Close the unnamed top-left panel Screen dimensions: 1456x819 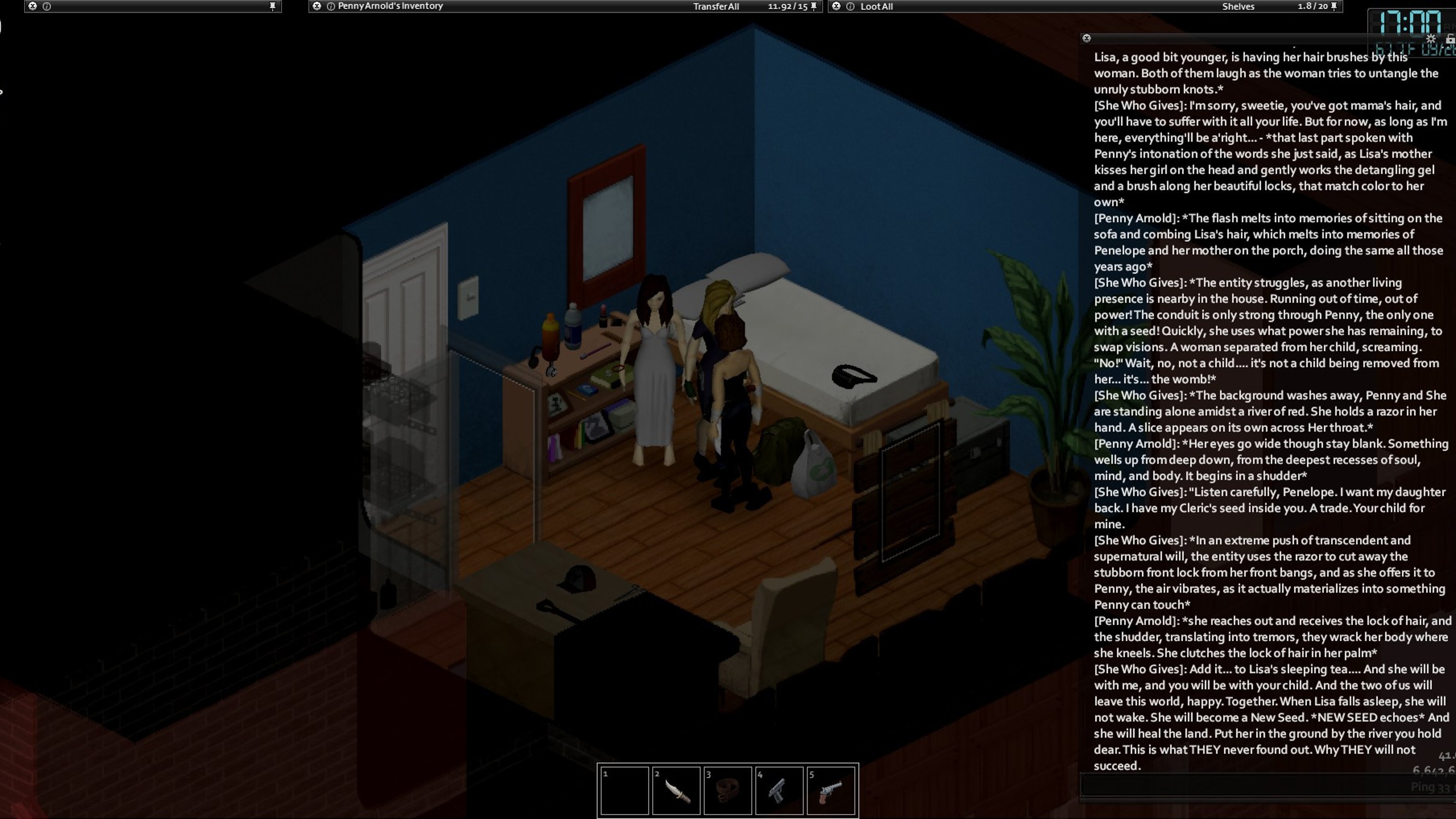pyautogui.click(x=33, y=6)
